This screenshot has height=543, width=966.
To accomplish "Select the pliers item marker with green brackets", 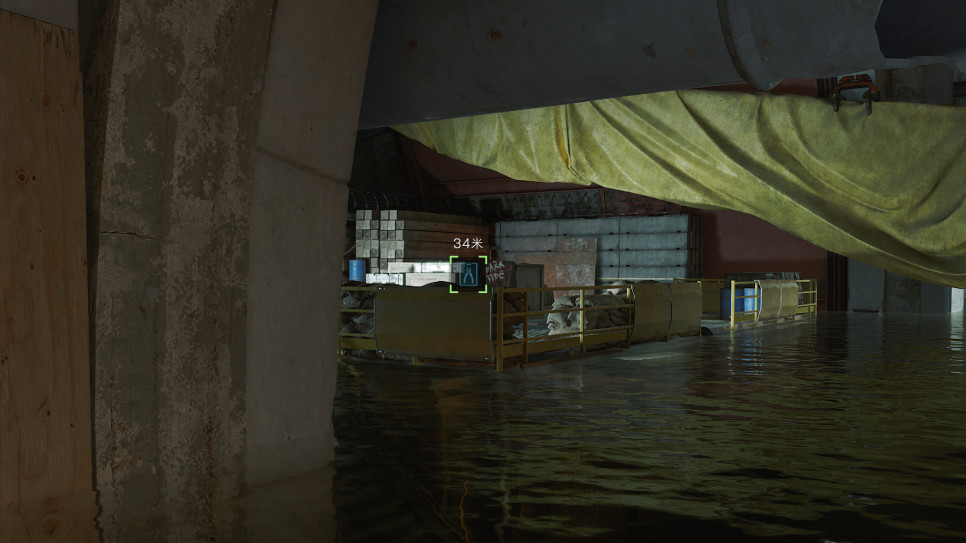I will pyautogui.click(x=468, y=274).
